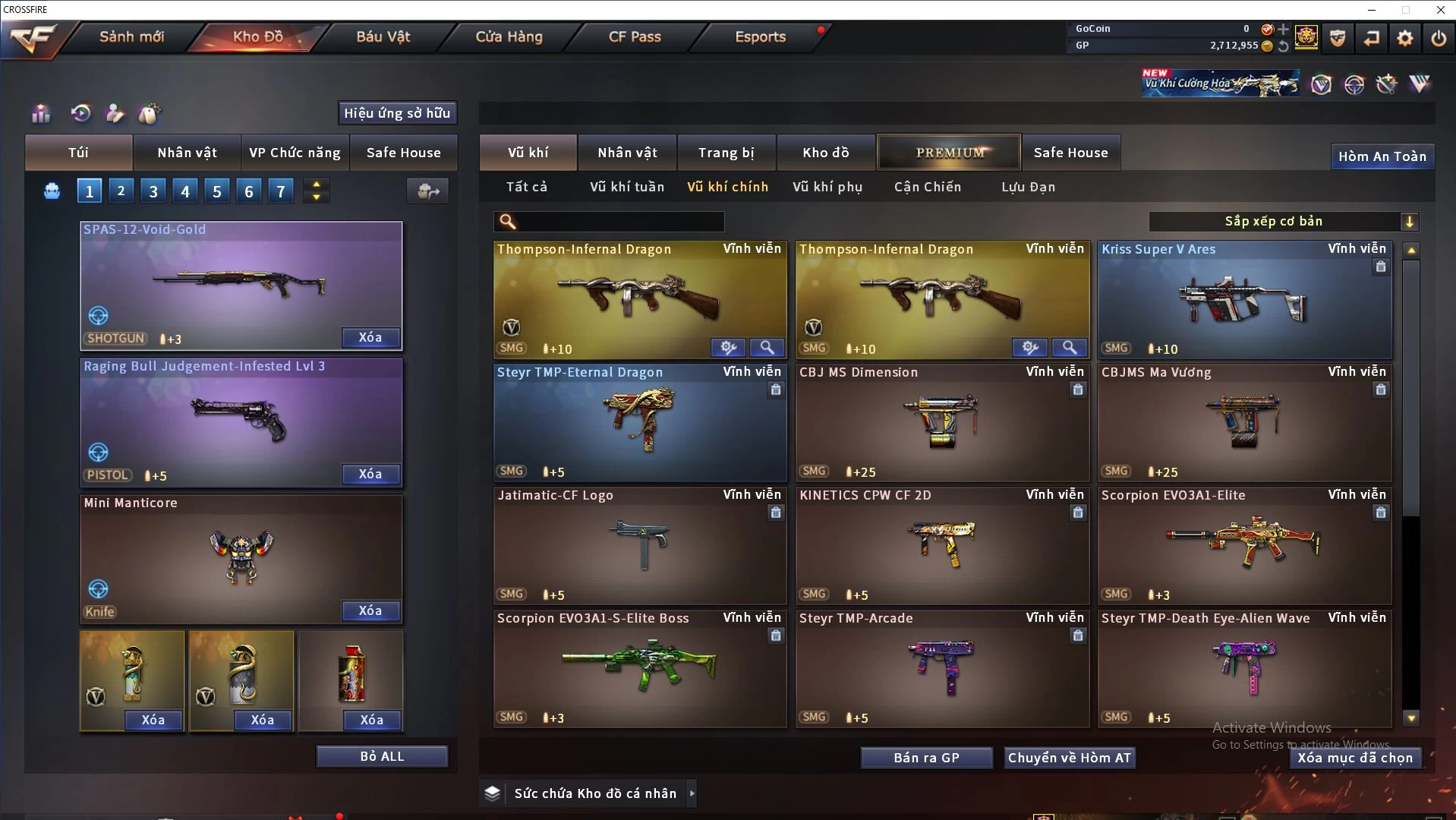This screenshot has width=1456, height=820.
Task: Open the Sắp xếp cơ bản sort dropdown
Action: point(1284,222)
